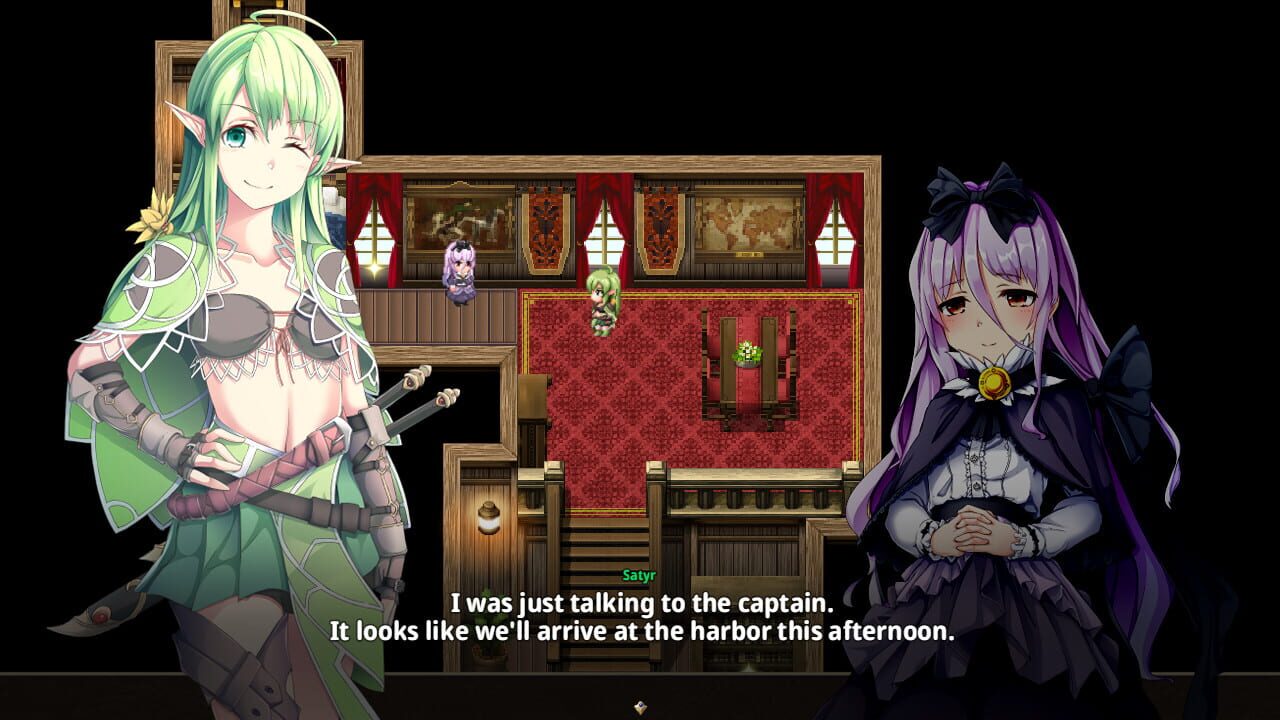Click the wall-mounted lantern
Image resolution: width=1280 pixels, height=720 pixels.
tap(488, 515)
